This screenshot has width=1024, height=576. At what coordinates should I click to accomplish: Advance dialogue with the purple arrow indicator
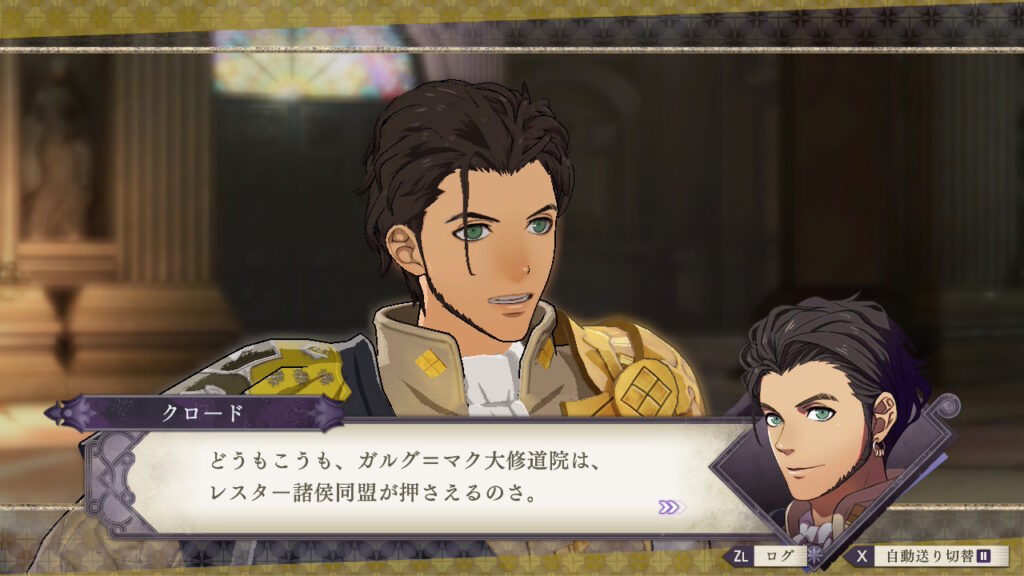669,507
